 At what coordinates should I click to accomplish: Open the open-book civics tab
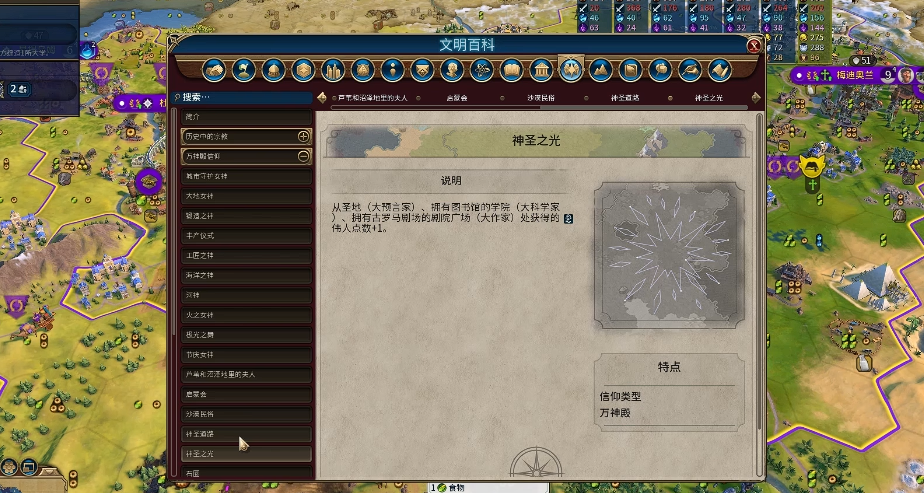coord(511,70)
